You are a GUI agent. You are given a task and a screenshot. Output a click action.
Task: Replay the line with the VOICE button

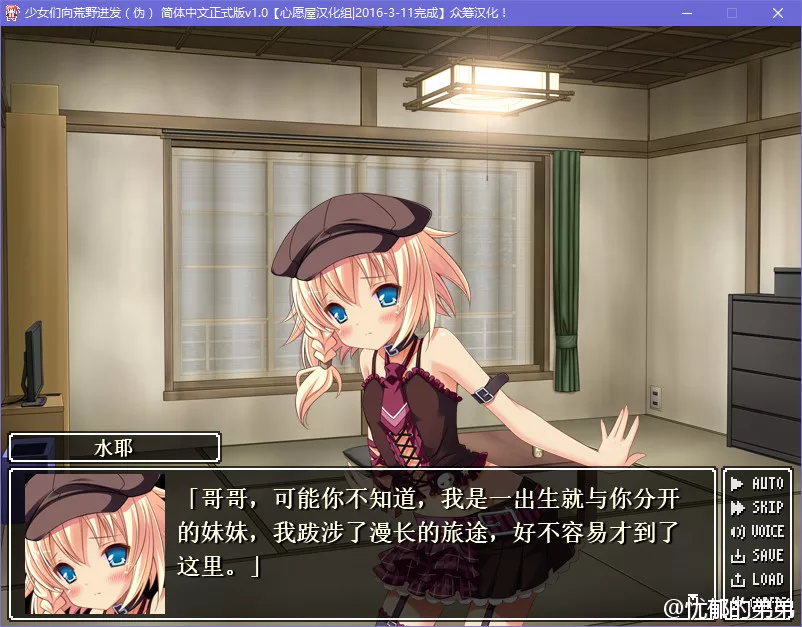click(x=757, y=532)
